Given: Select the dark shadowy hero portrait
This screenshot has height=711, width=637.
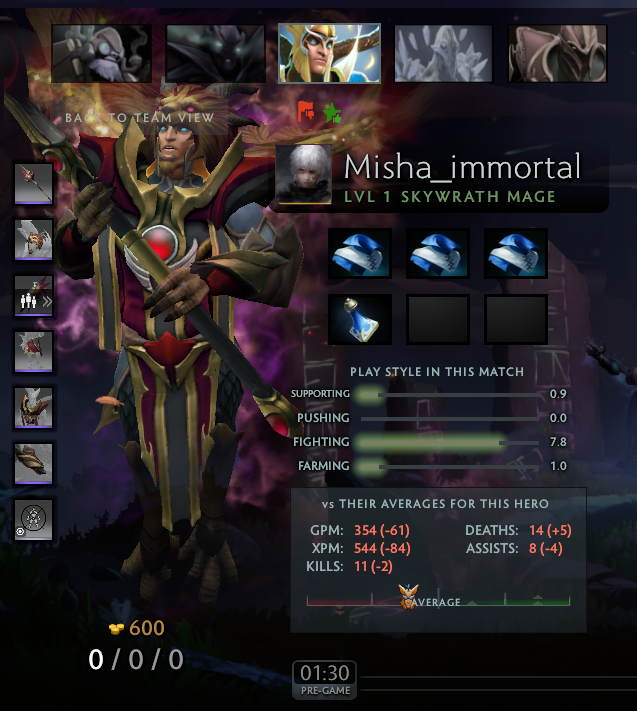Looking at the screenshot, I should [215, 53].
